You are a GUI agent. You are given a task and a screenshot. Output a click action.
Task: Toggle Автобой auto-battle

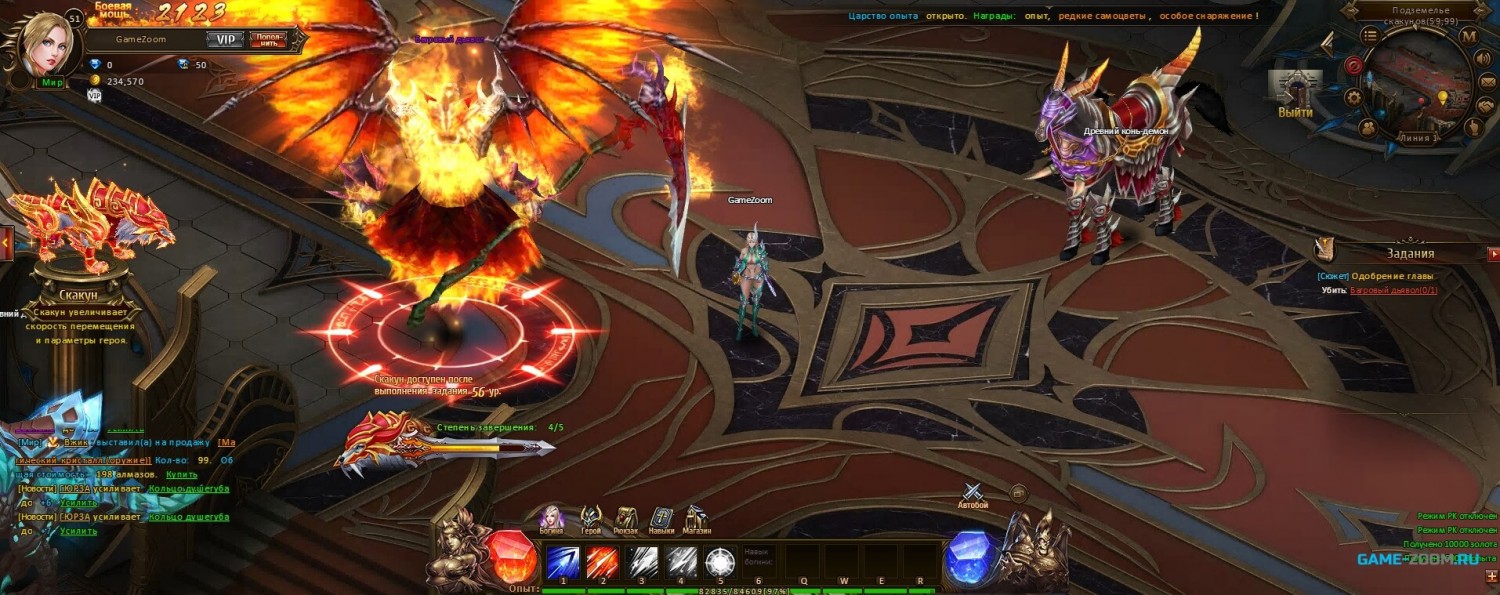pyautogui.click(x=973, y=493)
